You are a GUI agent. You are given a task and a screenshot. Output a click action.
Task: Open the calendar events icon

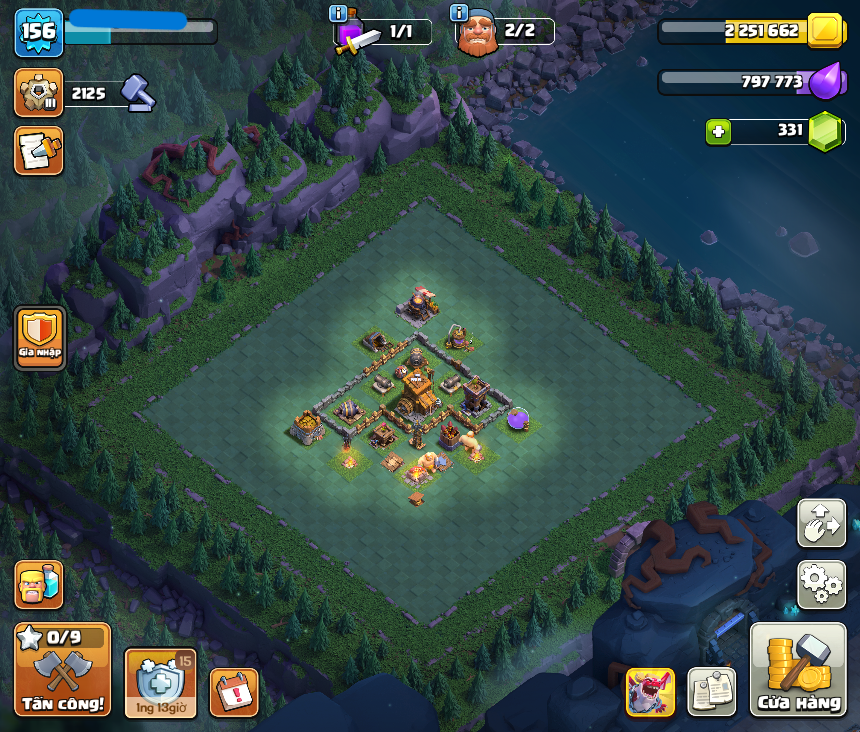pyautogui.click(x=234, y=692)
